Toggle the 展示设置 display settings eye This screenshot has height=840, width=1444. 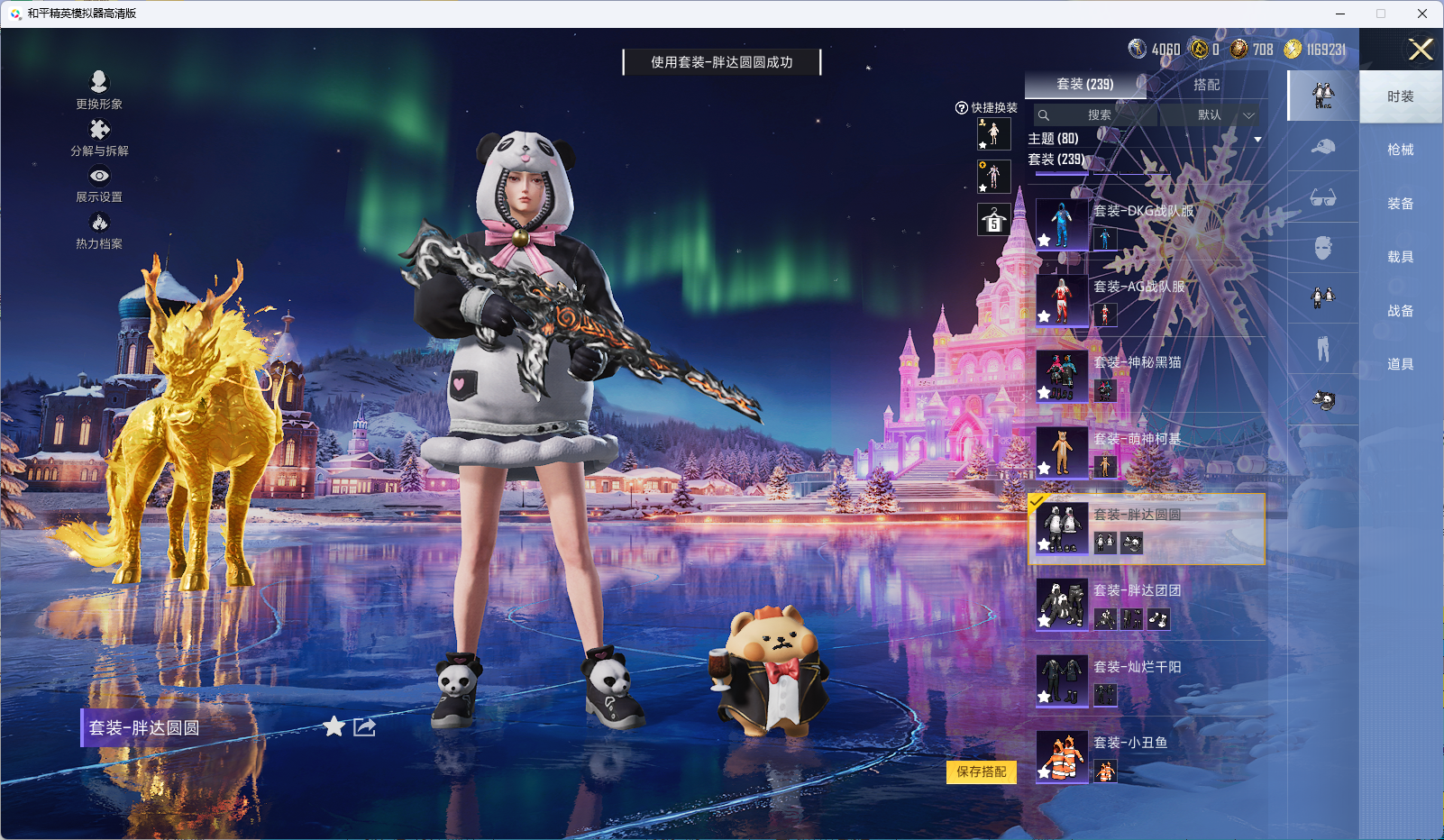pyautogui.click(x=99, y=185)
